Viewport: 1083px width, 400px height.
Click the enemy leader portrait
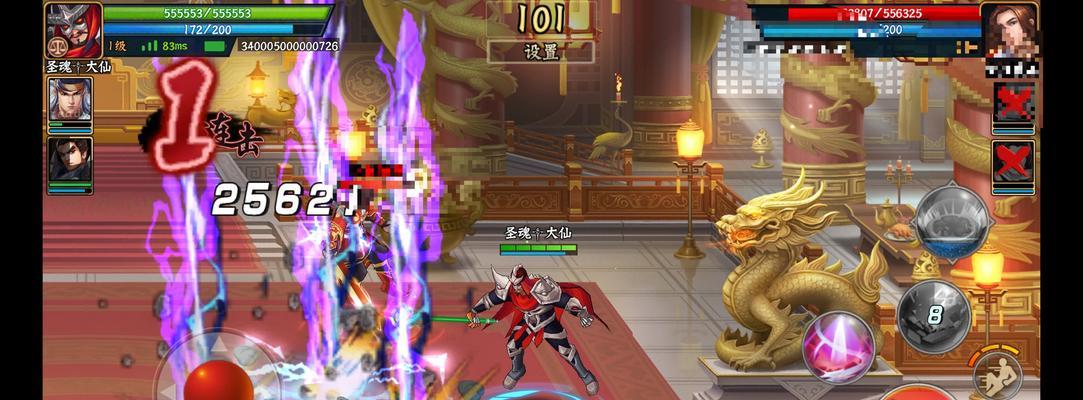(x=1009, y=31)
